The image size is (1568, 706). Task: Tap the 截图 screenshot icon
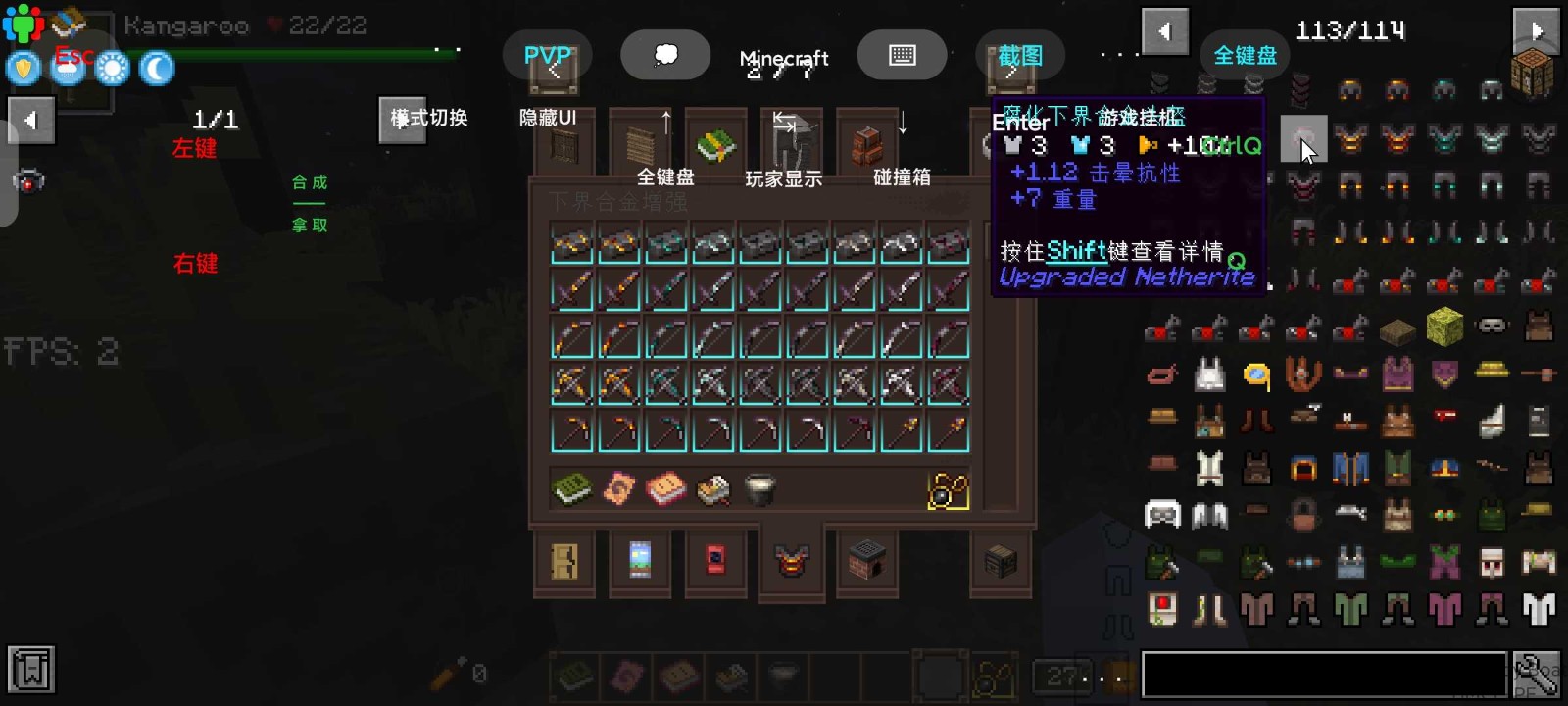[1019, 56]
